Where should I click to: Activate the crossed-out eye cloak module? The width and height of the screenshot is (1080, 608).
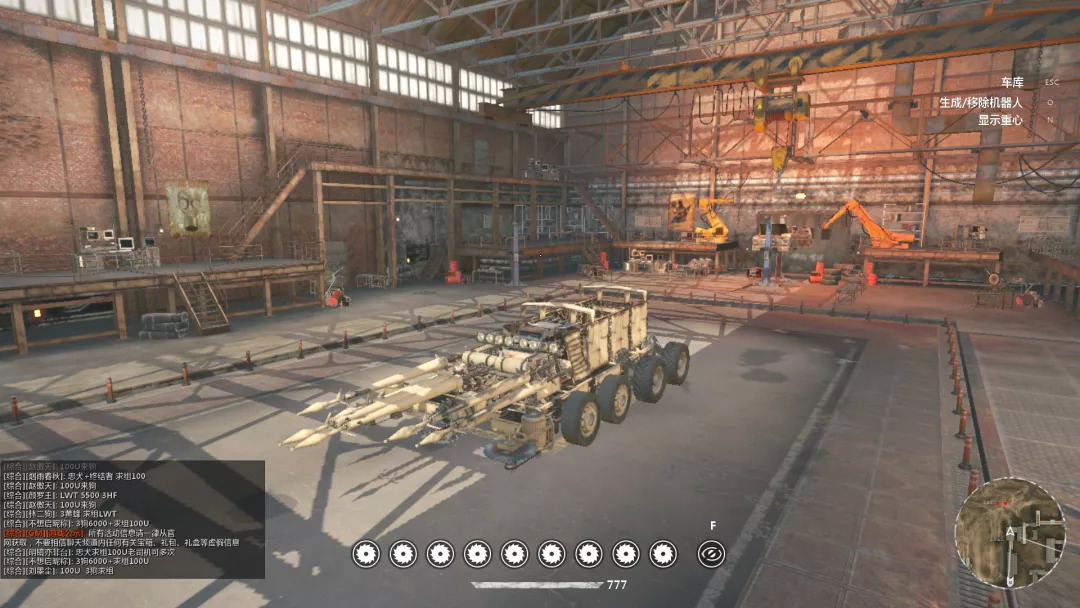(712, 553)
